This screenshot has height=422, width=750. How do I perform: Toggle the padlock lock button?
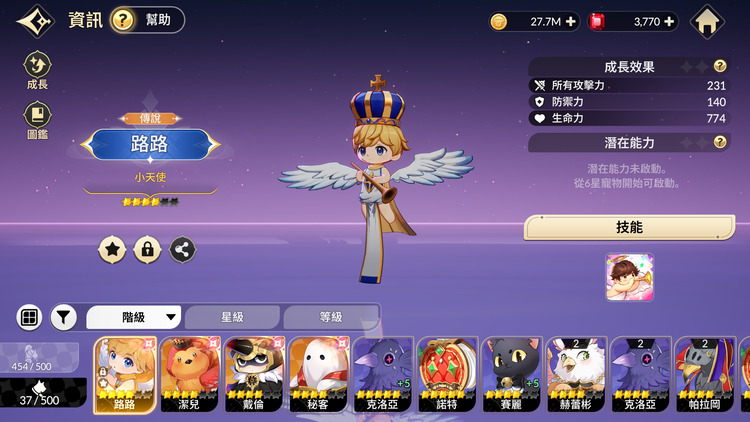[x=147, y=249]
